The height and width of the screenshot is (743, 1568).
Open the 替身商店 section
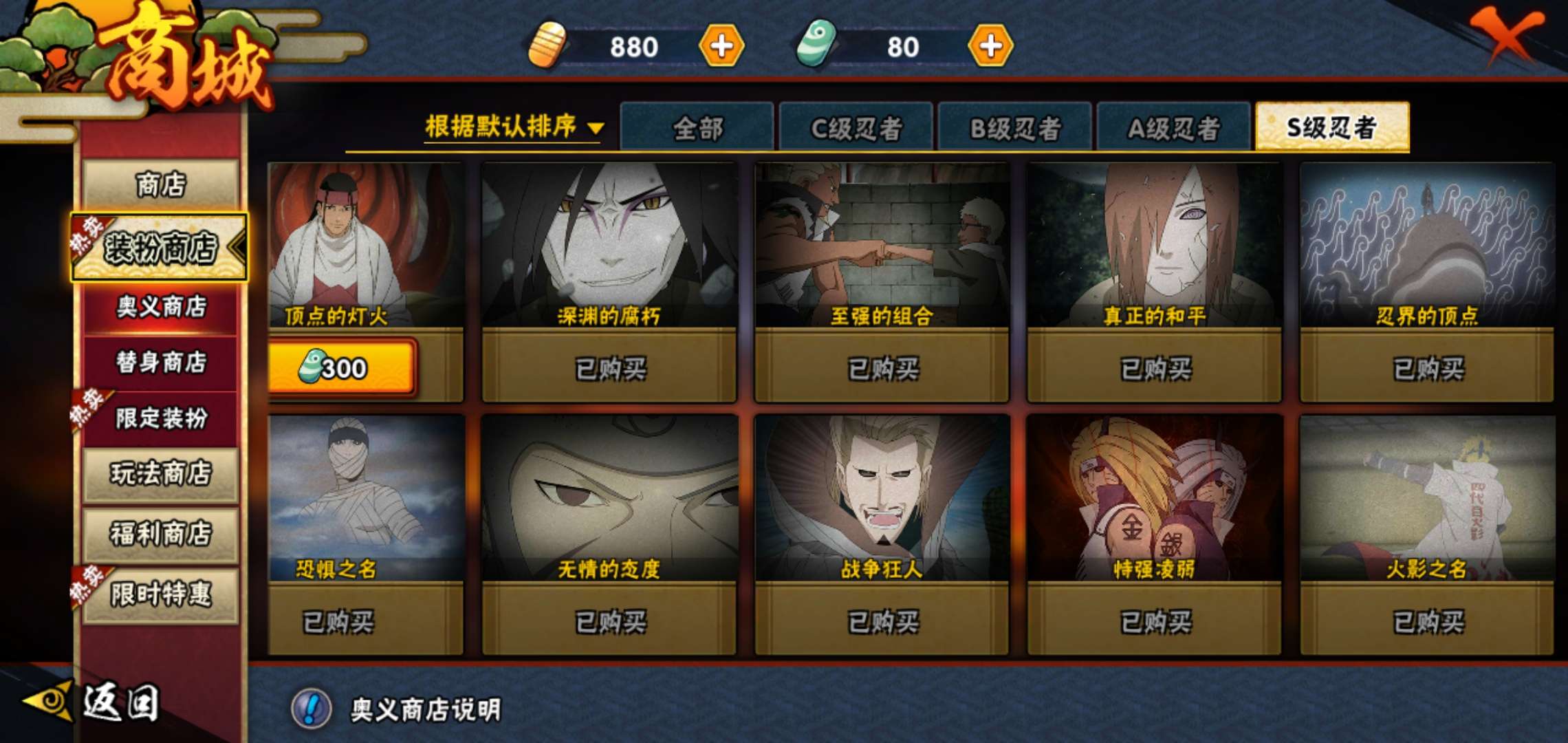160,362
